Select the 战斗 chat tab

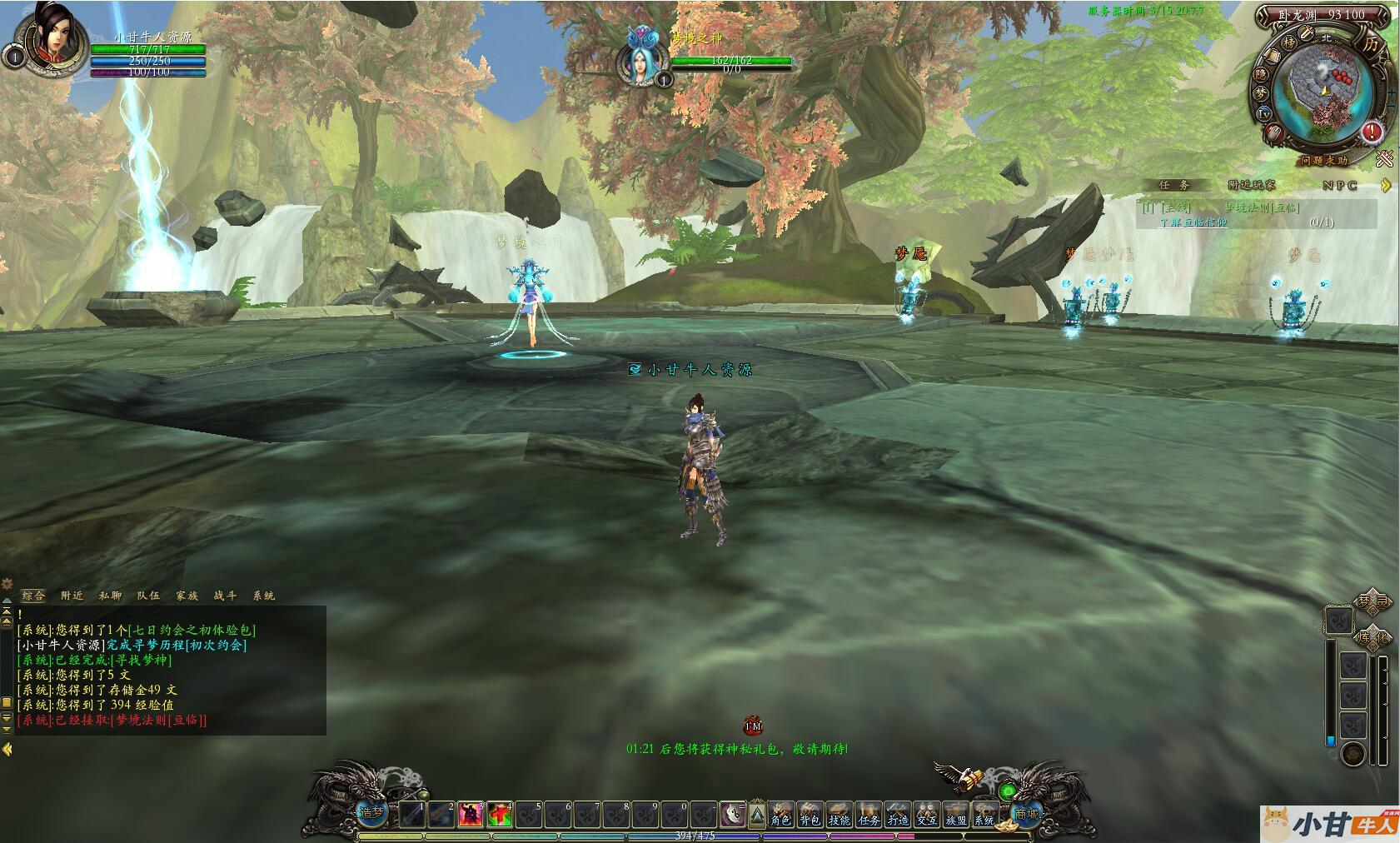(225, 596)
